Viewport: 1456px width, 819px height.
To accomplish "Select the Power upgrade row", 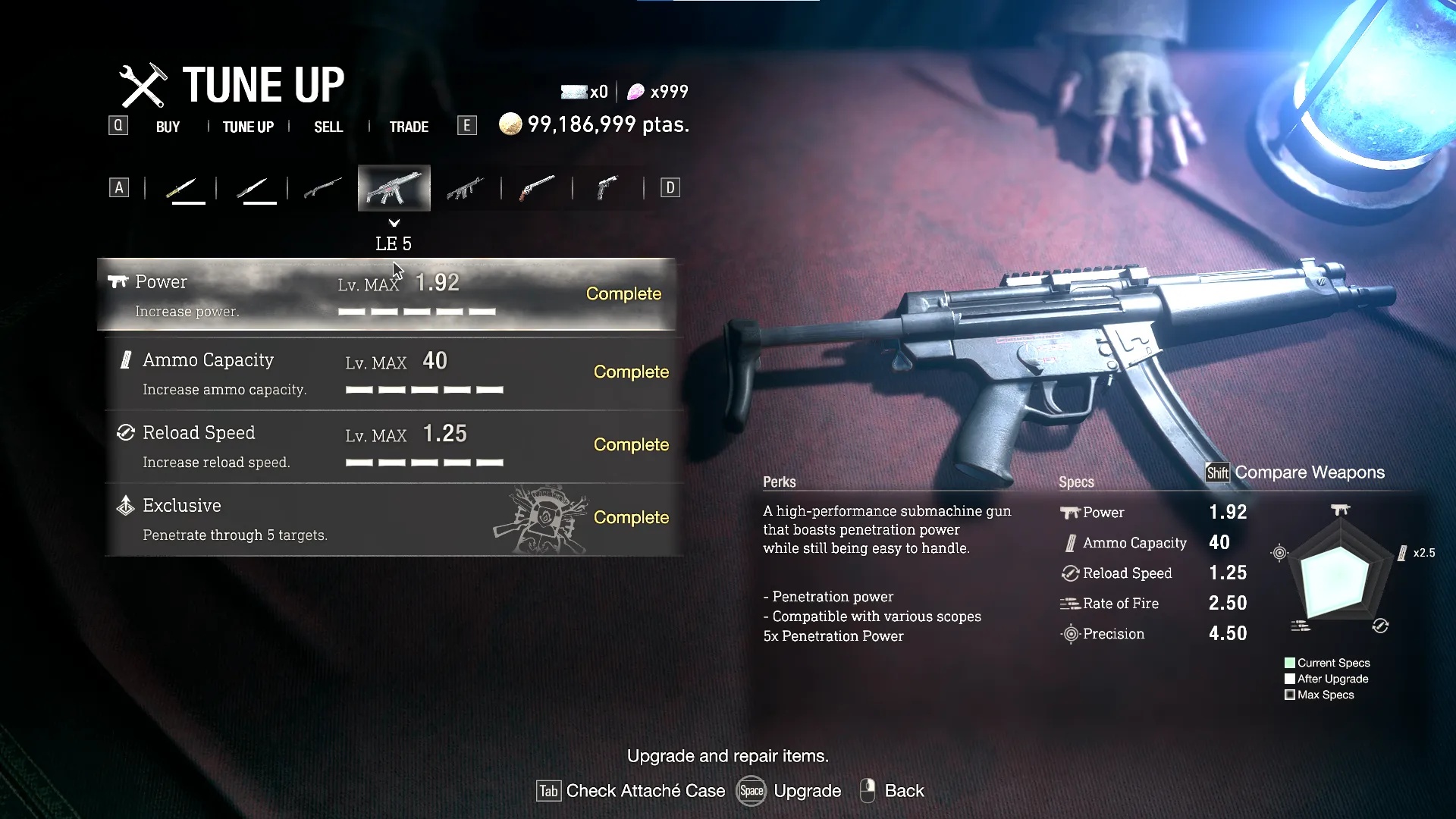I will [387, 295].
